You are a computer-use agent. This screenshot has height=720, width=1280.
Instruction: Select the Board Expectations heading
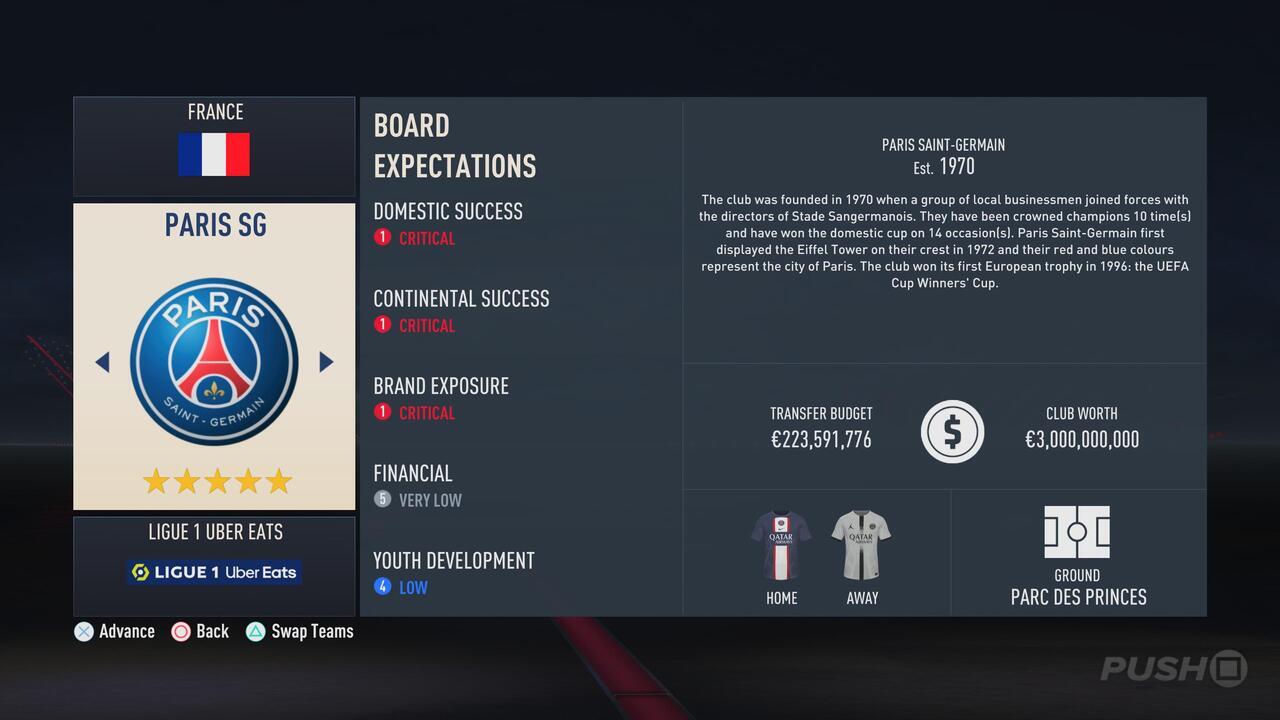point(455,145)
